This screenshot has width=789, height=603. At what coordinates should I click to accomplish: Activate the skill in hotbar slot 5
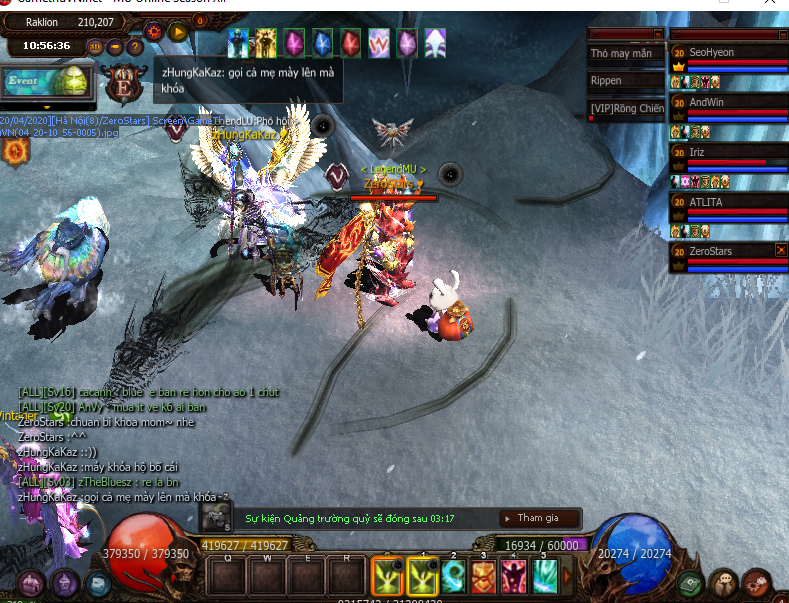click(544, 577)
